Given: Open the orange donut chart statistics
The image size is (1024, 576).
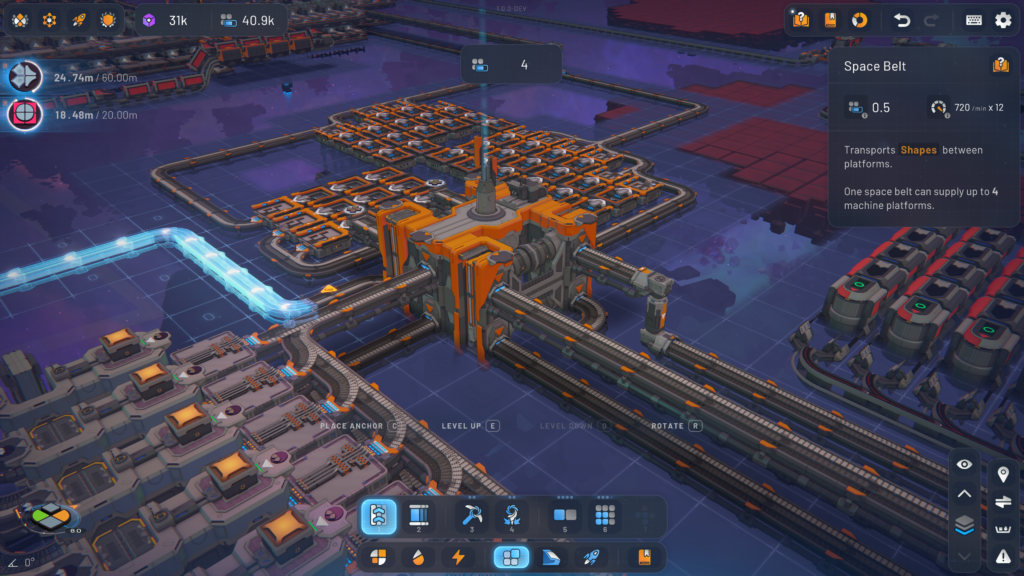Looking at the screenshot, I should 859,20.
